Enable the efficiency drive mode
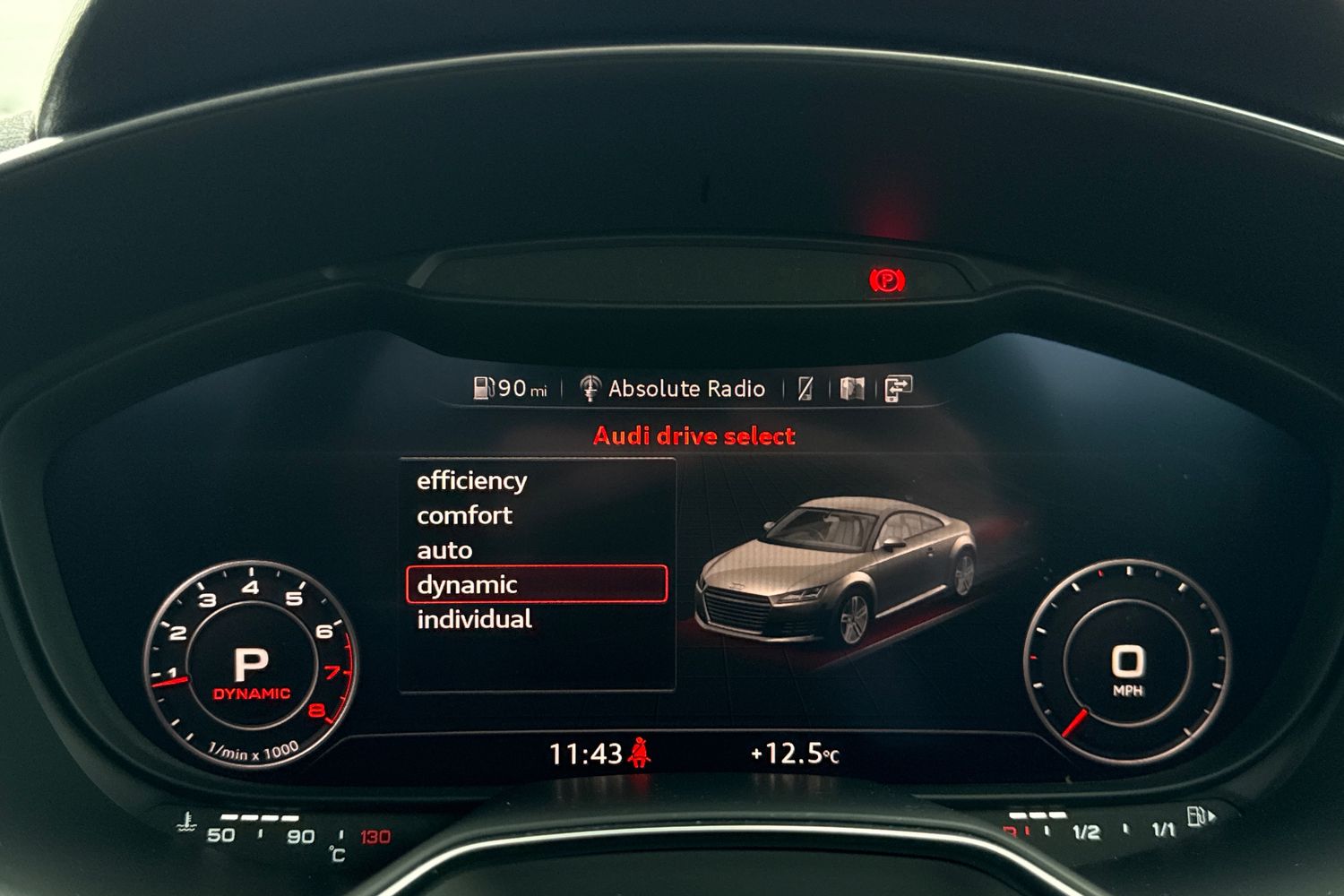This screenshot has width=1344, height=896. pos(471,480)
